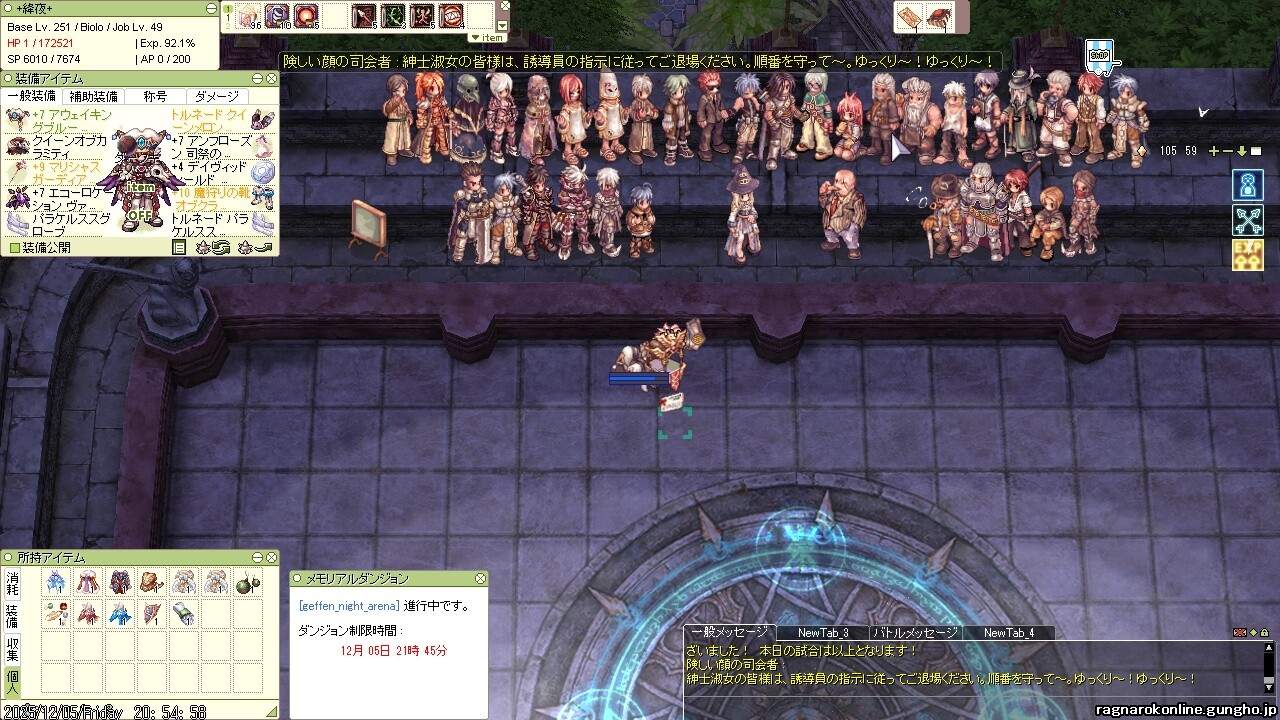1280x720 pixels.
Task: Click the green ornament balls inventory item
Action: pos(247,583)
